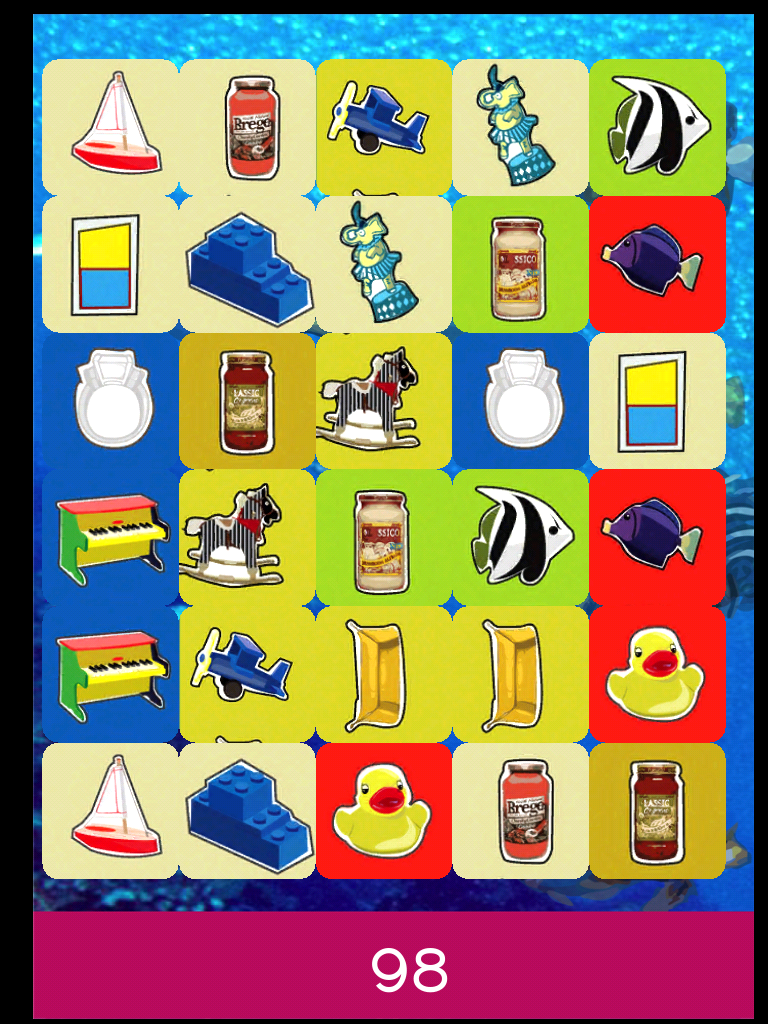
Task: Flip the Classico jar tile beside the Bregg jar
Action: (x=657, y=811)
